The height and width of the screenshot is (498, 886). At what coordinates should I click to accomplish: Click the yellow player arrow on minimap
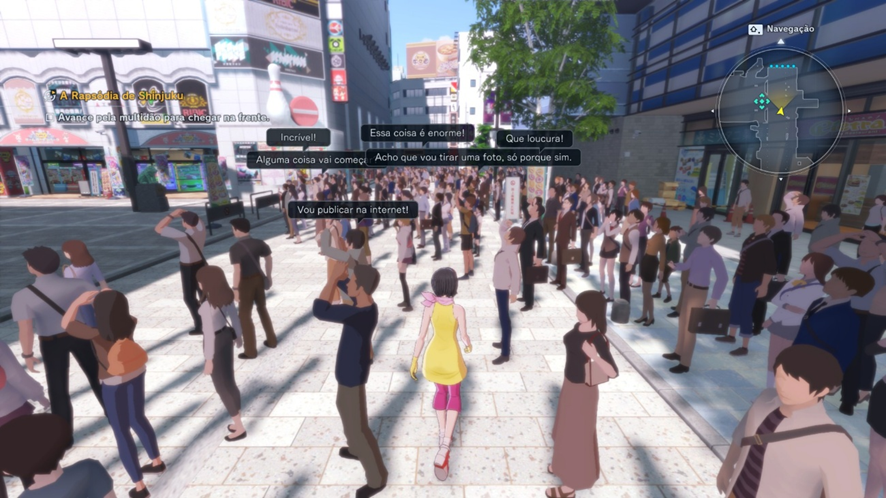[x=781, y=109]
